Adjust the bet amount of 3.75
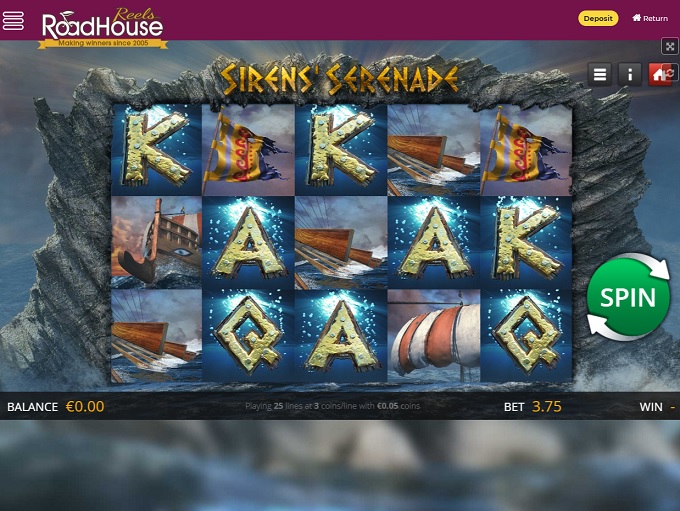Image resolution: width=680 pixels, height=511 pixels. click(546, 407)
